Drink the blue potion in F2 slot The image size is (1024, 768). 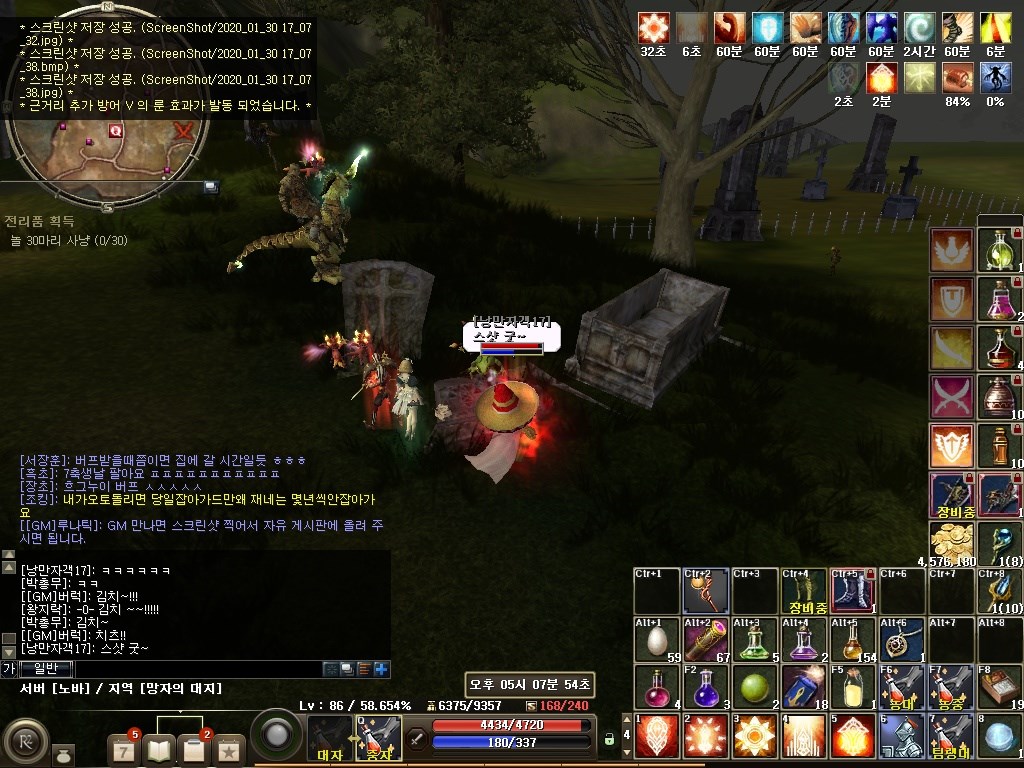click(x=705, y=689)
